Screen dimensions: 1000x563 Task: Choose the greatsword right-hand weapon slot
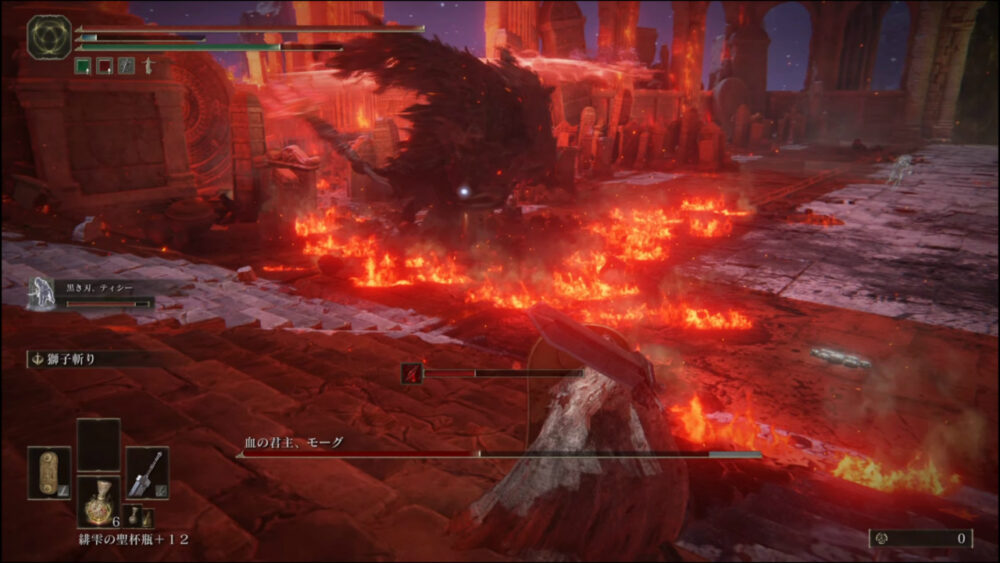pyautogui.click(x=147, y=472)
